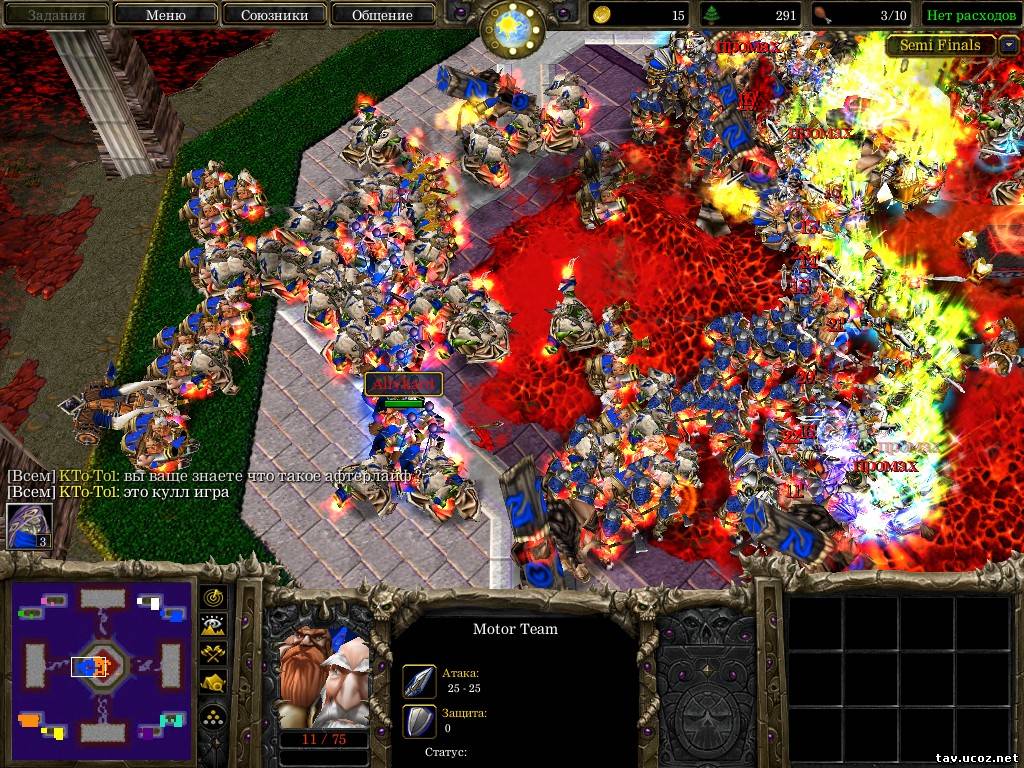1024x768 pixels.
Task: Select the armor shield icon
Action: (419, 720)
